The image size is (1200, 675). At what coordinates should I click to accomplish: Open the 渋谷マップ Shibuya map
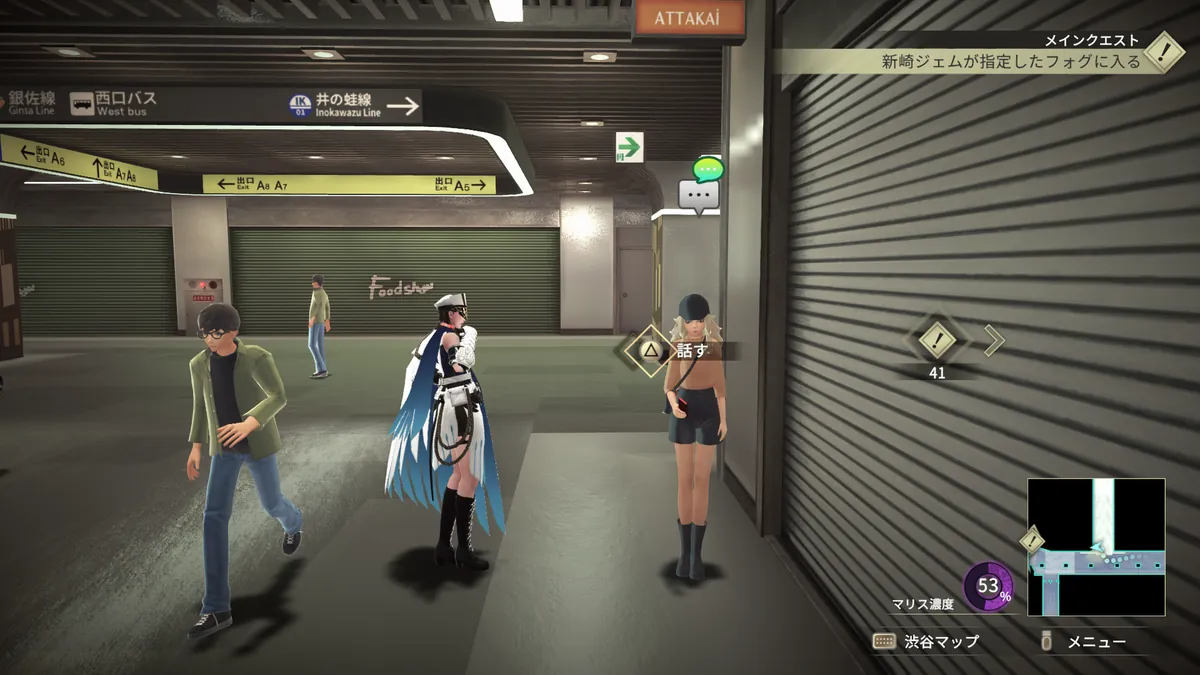pos(926,641)
